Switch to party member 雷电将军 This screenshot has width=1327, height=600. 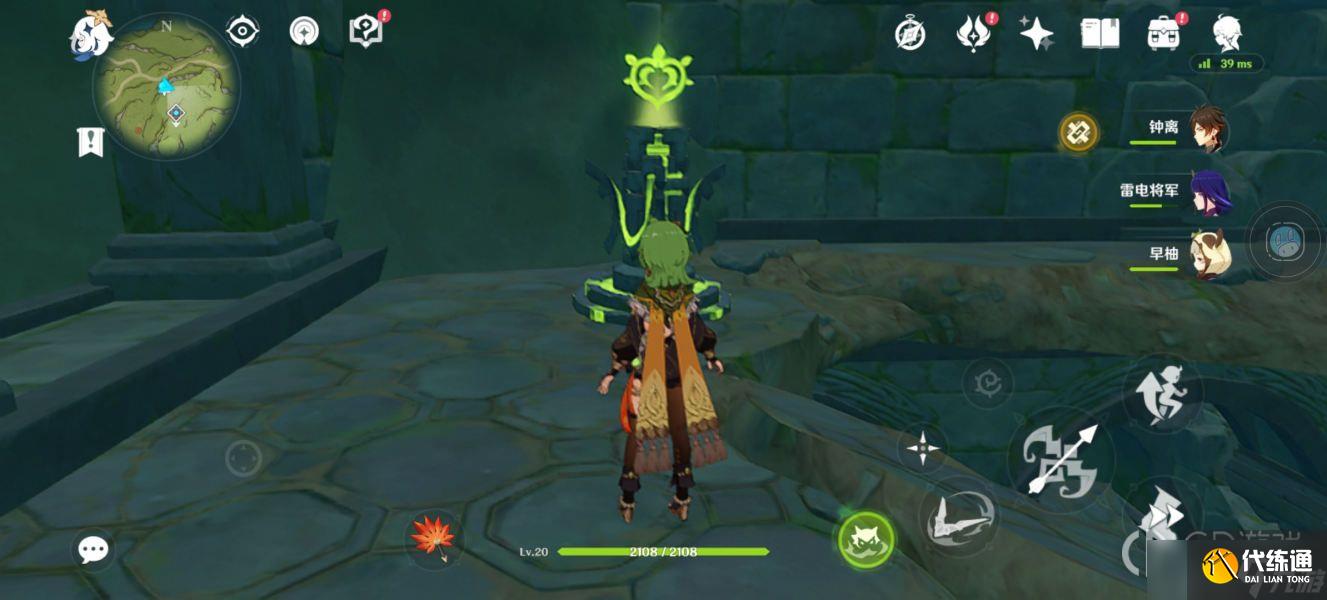(x=1210, y=191)
